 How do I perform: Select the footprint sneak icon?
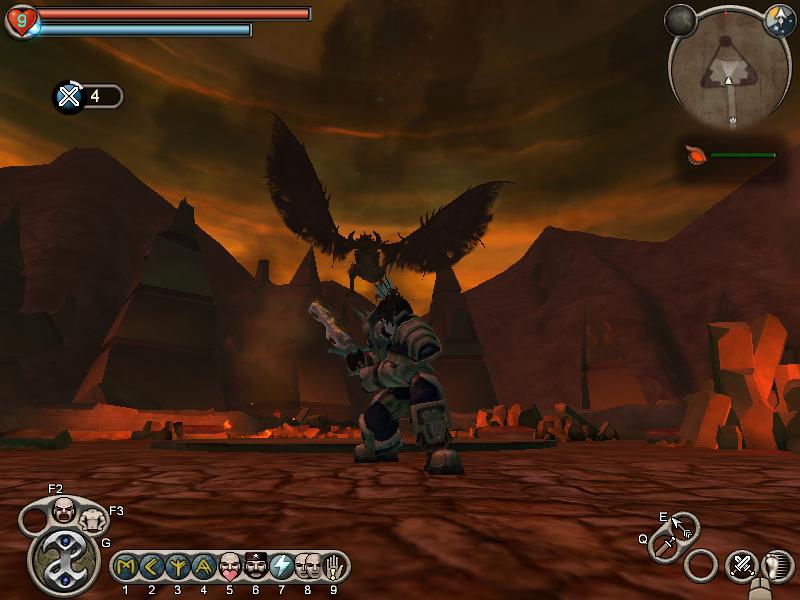(776, 566)
